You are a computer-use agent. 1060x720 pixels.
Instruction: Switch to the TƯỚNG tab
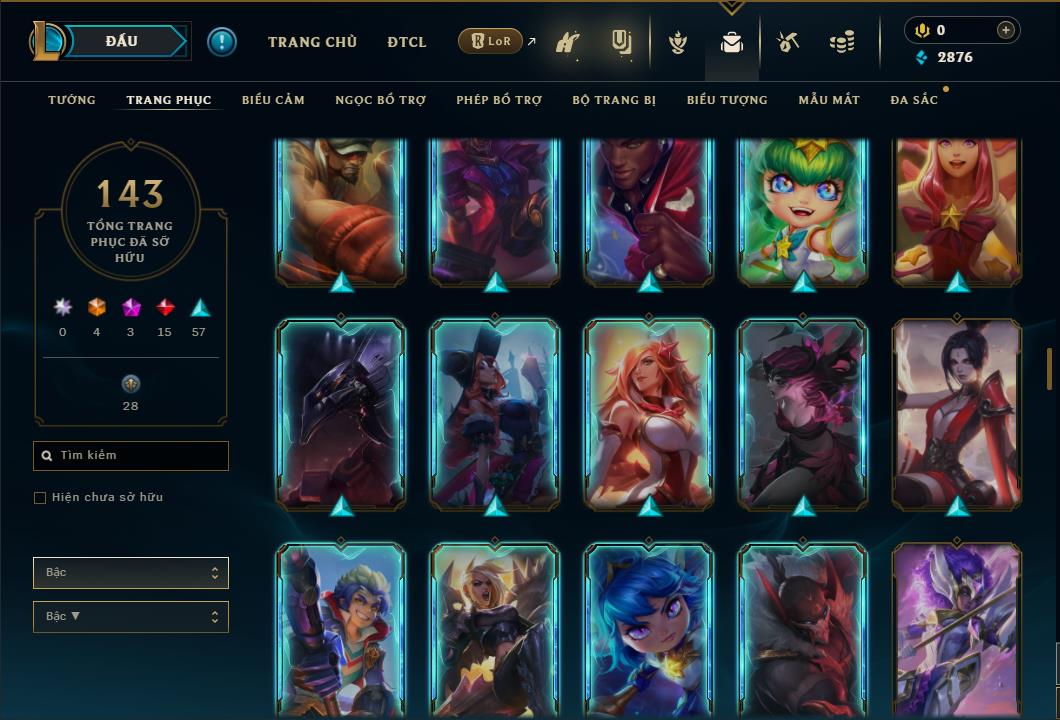[x=72, y=100]
